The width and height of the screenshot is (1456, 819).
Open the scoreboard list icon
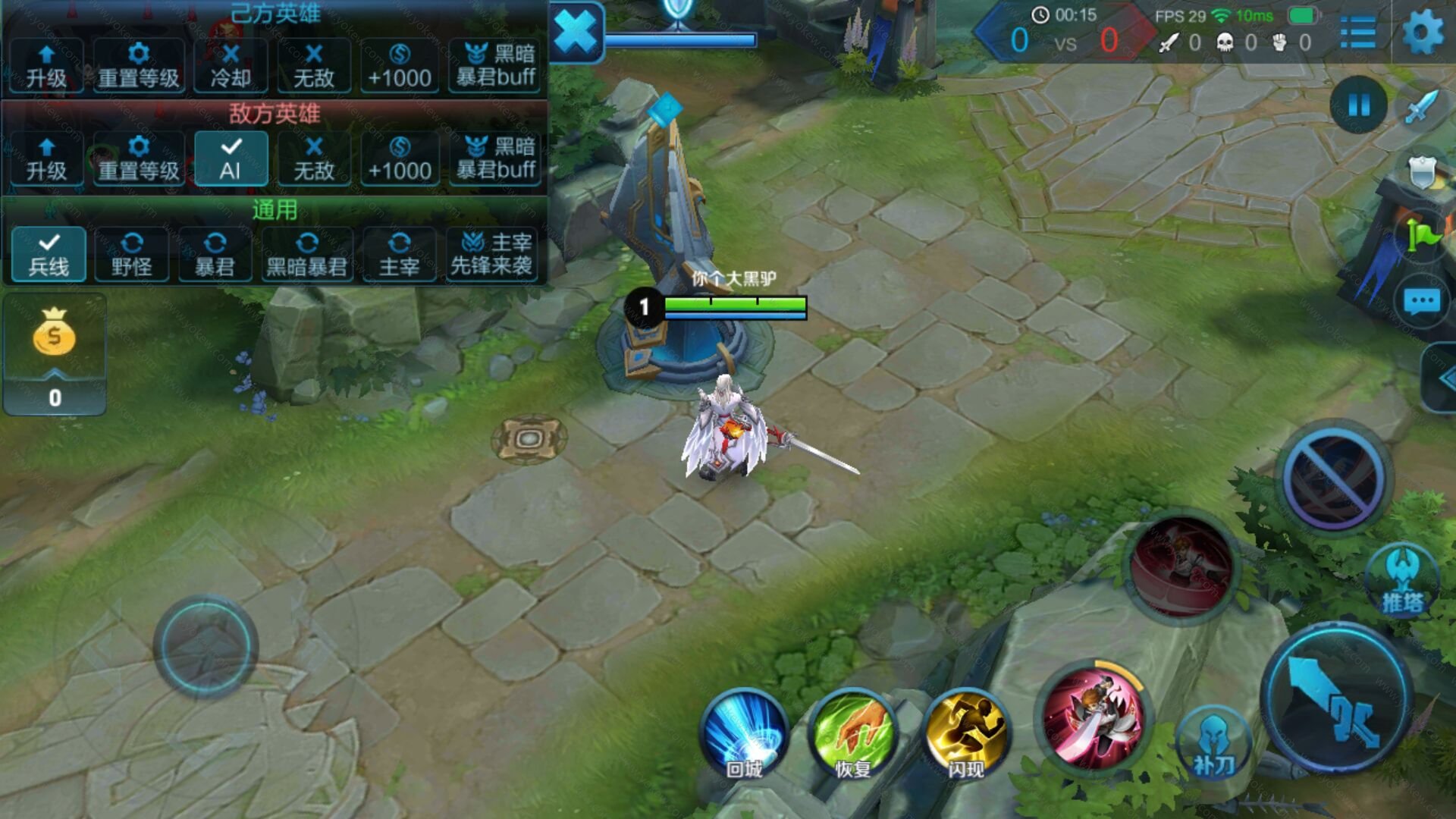point(1358,33)
